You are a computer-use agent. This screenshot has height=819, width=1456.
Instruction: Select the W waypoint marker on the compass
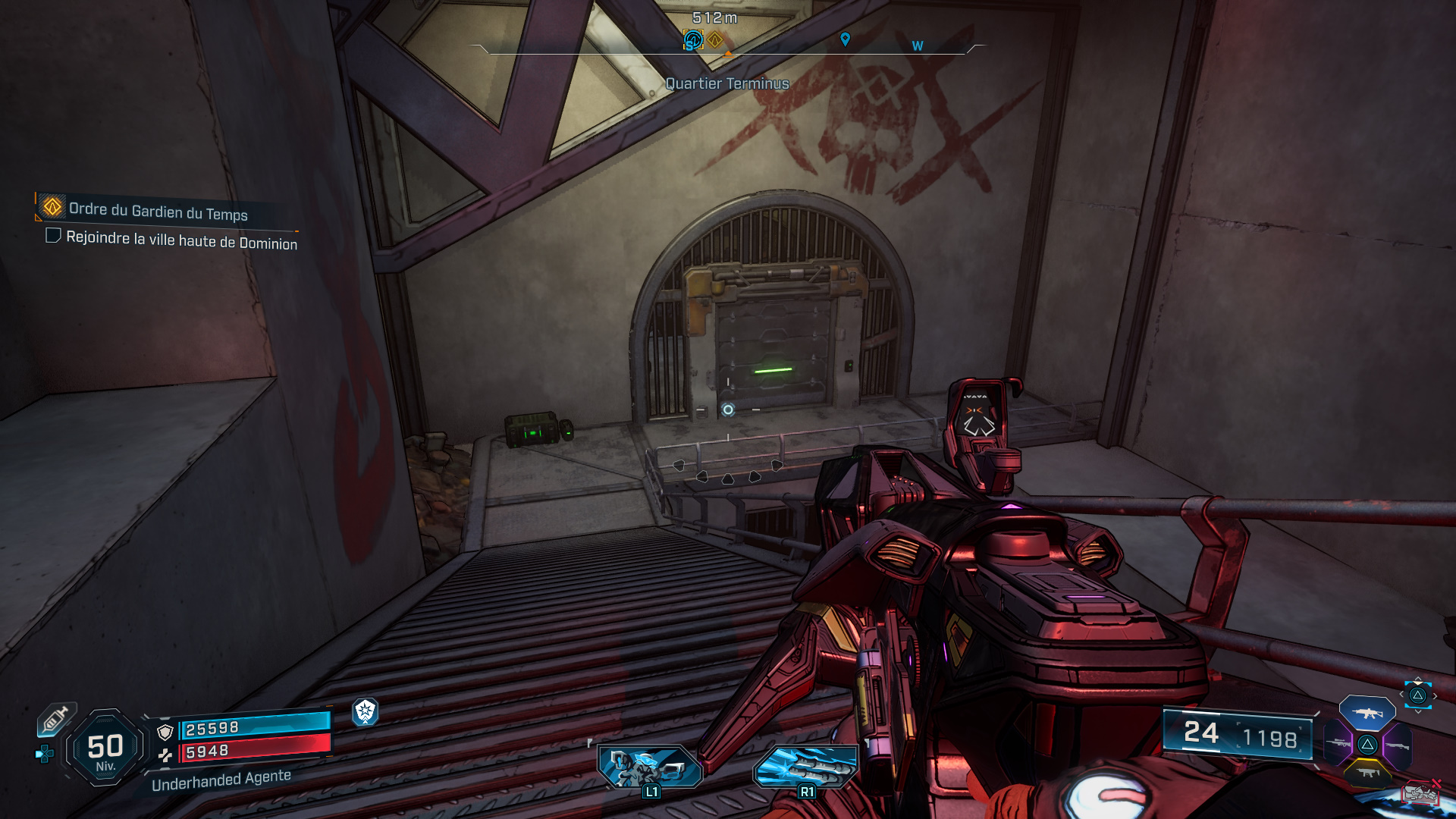pos(917,46)
